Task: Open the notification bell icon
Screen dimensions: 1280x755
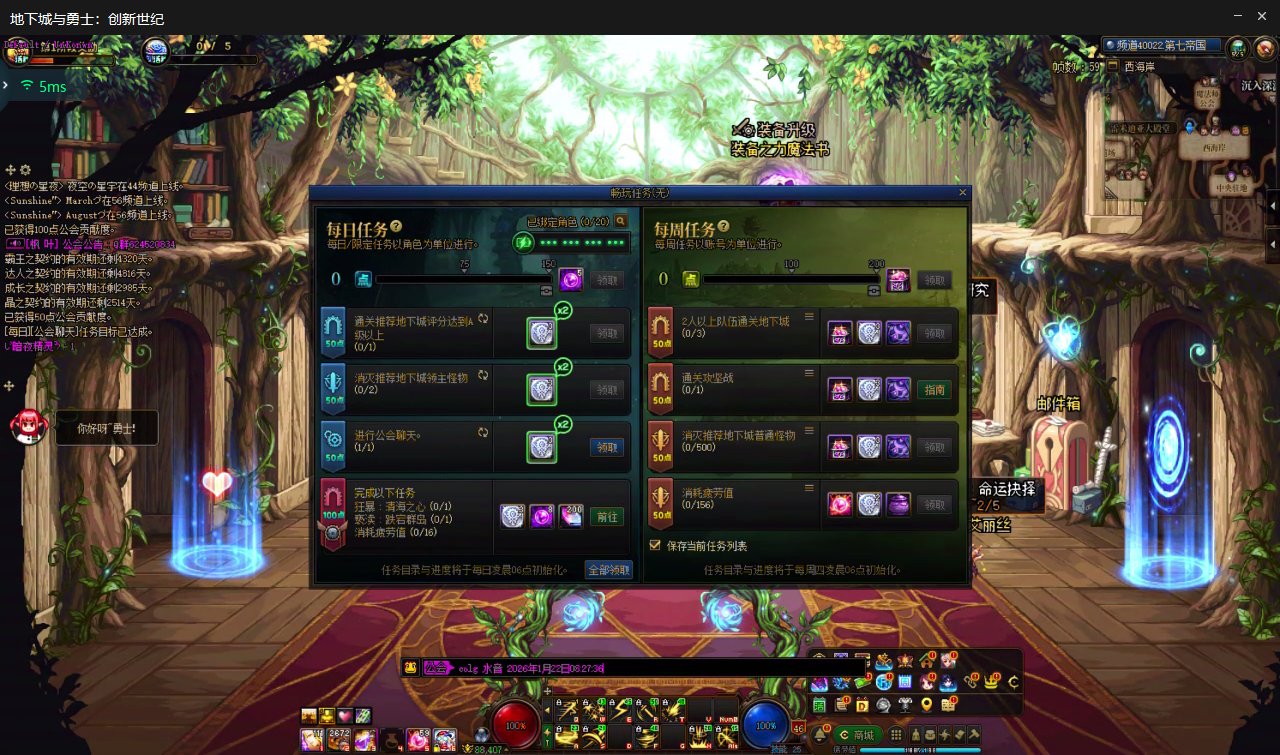Action: [x=821, y=735]
